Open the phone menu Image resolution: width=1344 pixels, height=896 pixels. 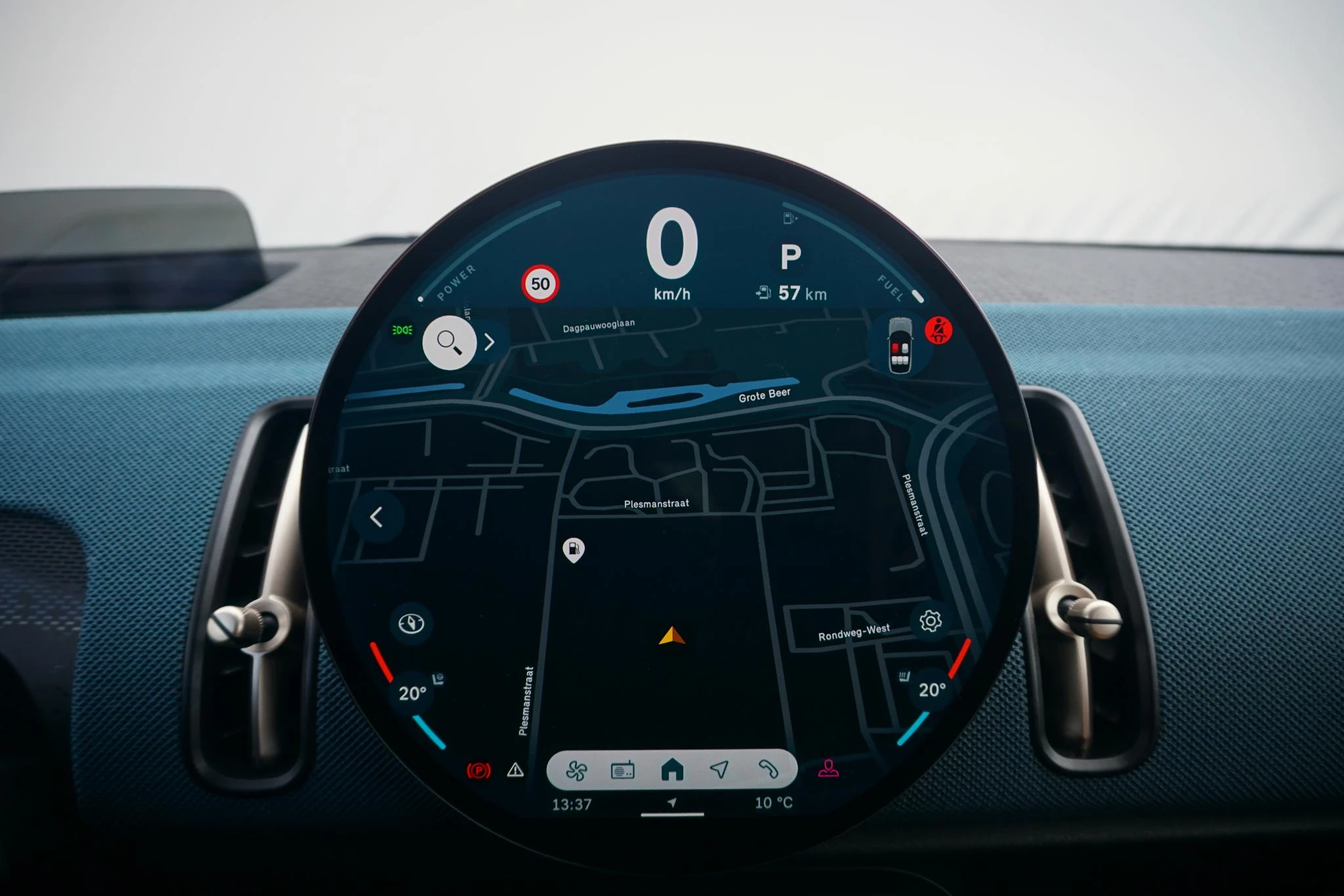pyautogui.click(x=768, y=769)
